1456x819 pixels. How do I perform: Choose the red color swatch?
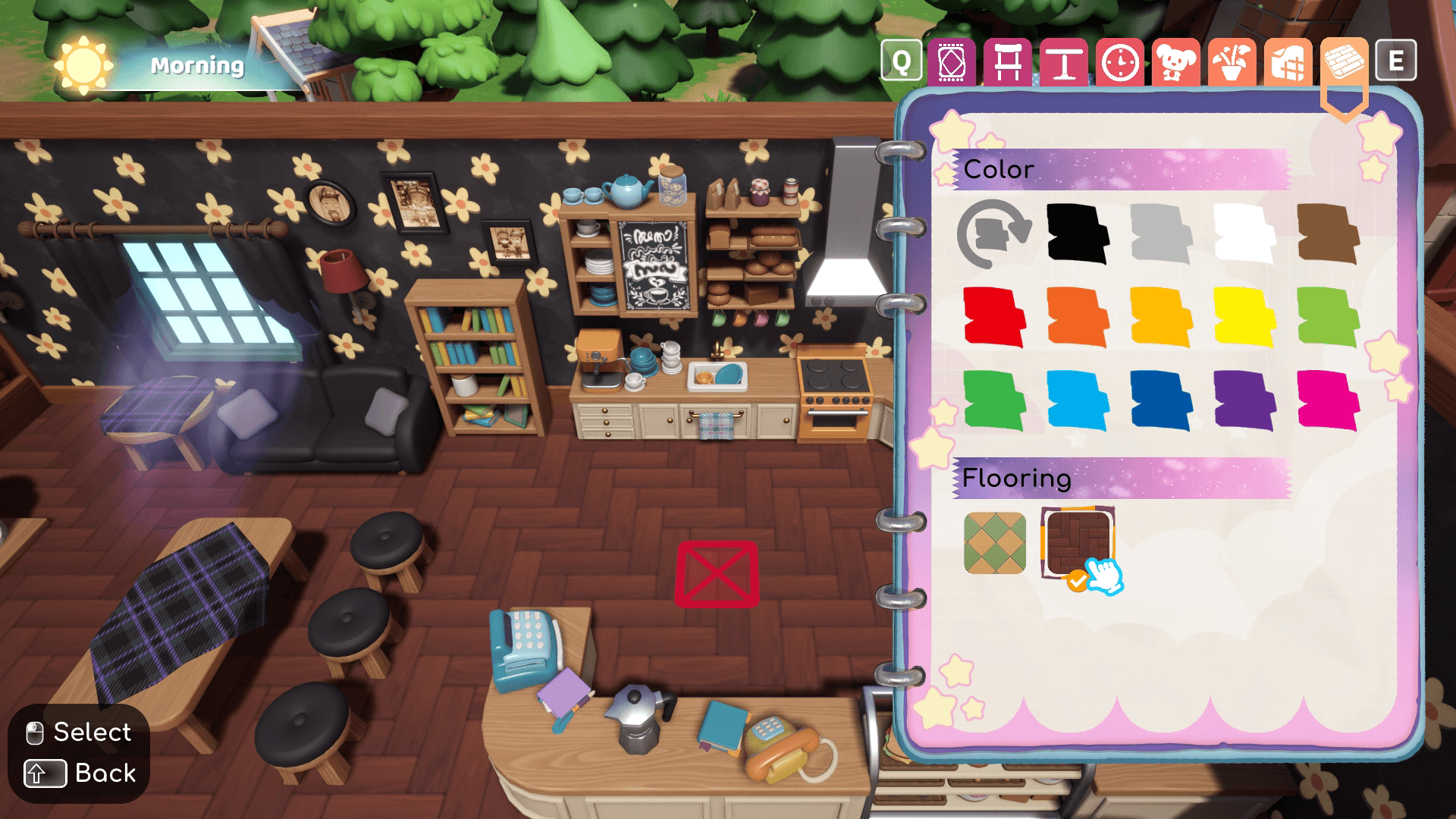tap(993, 317)
